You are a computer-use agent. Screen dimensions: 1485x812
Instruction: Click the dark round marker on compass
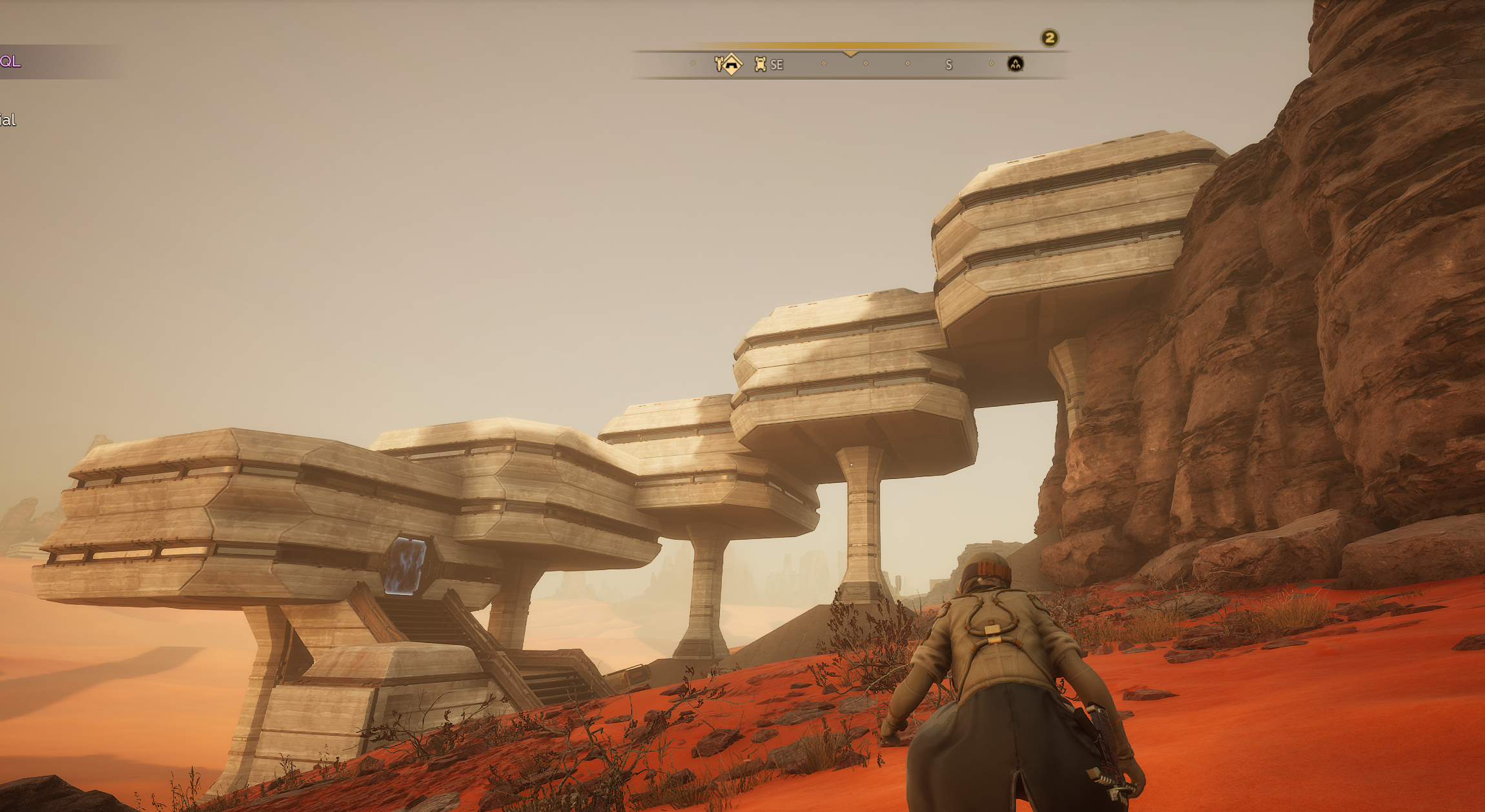coord(1015,64)
